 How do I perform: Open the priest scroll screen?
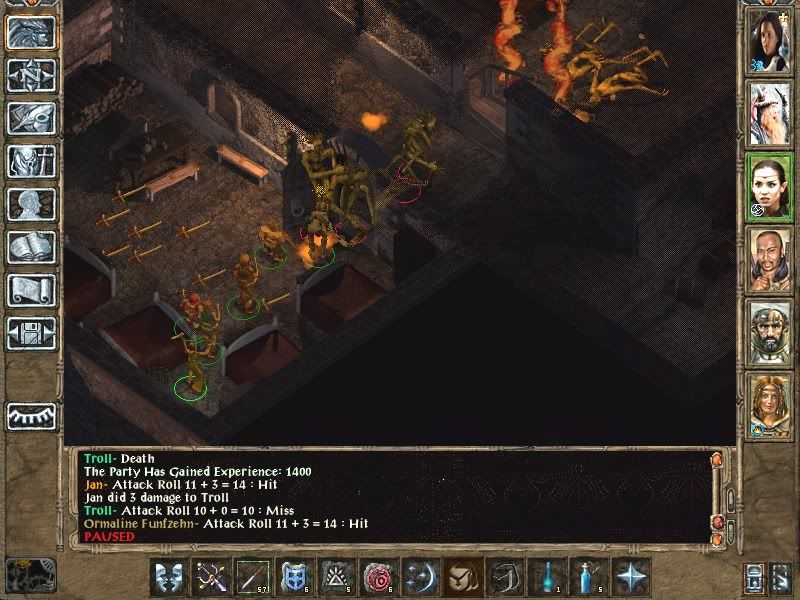[x=31, y=290]
